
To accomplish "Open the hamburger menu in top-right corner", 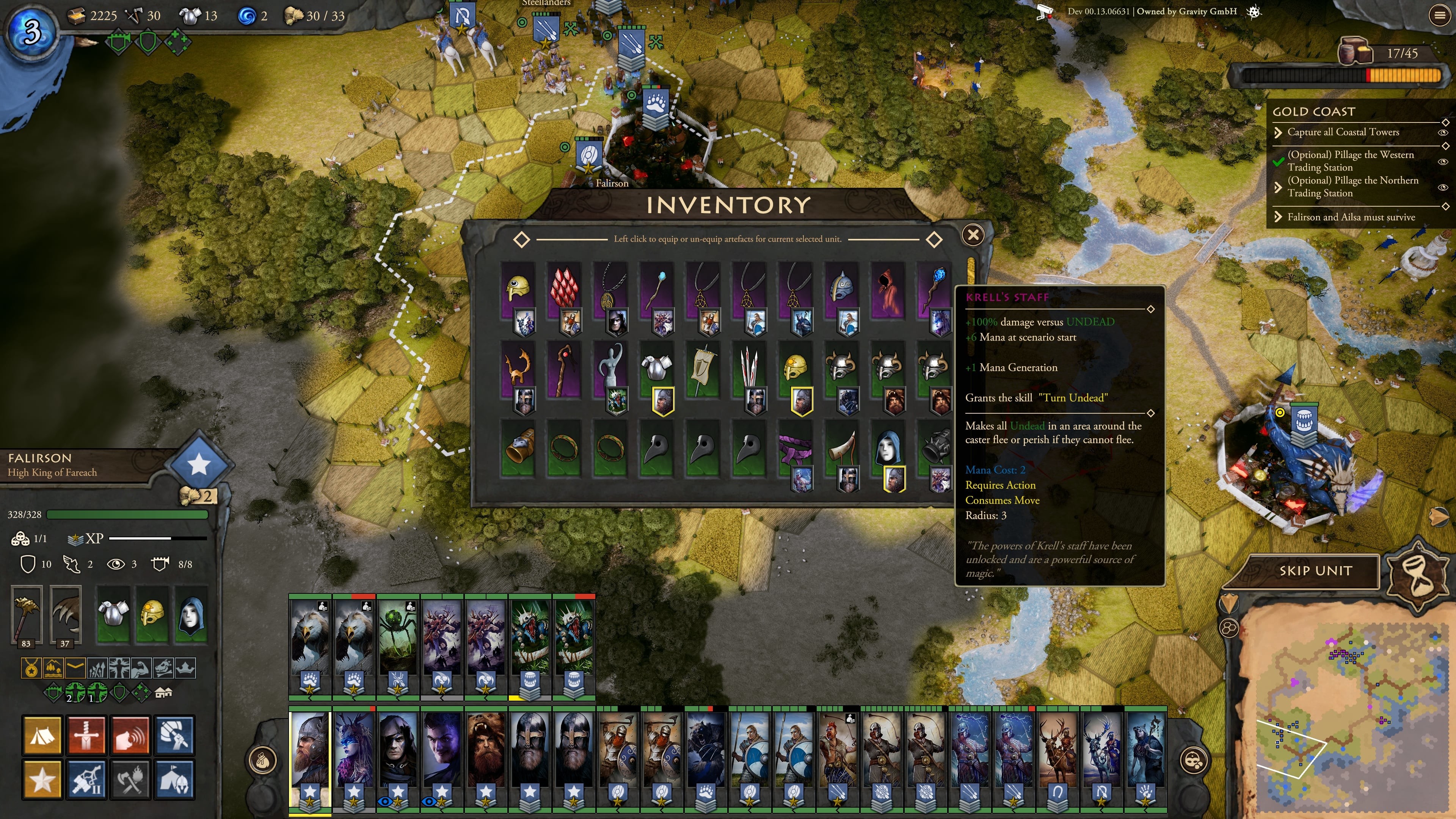I will 1439,15.
